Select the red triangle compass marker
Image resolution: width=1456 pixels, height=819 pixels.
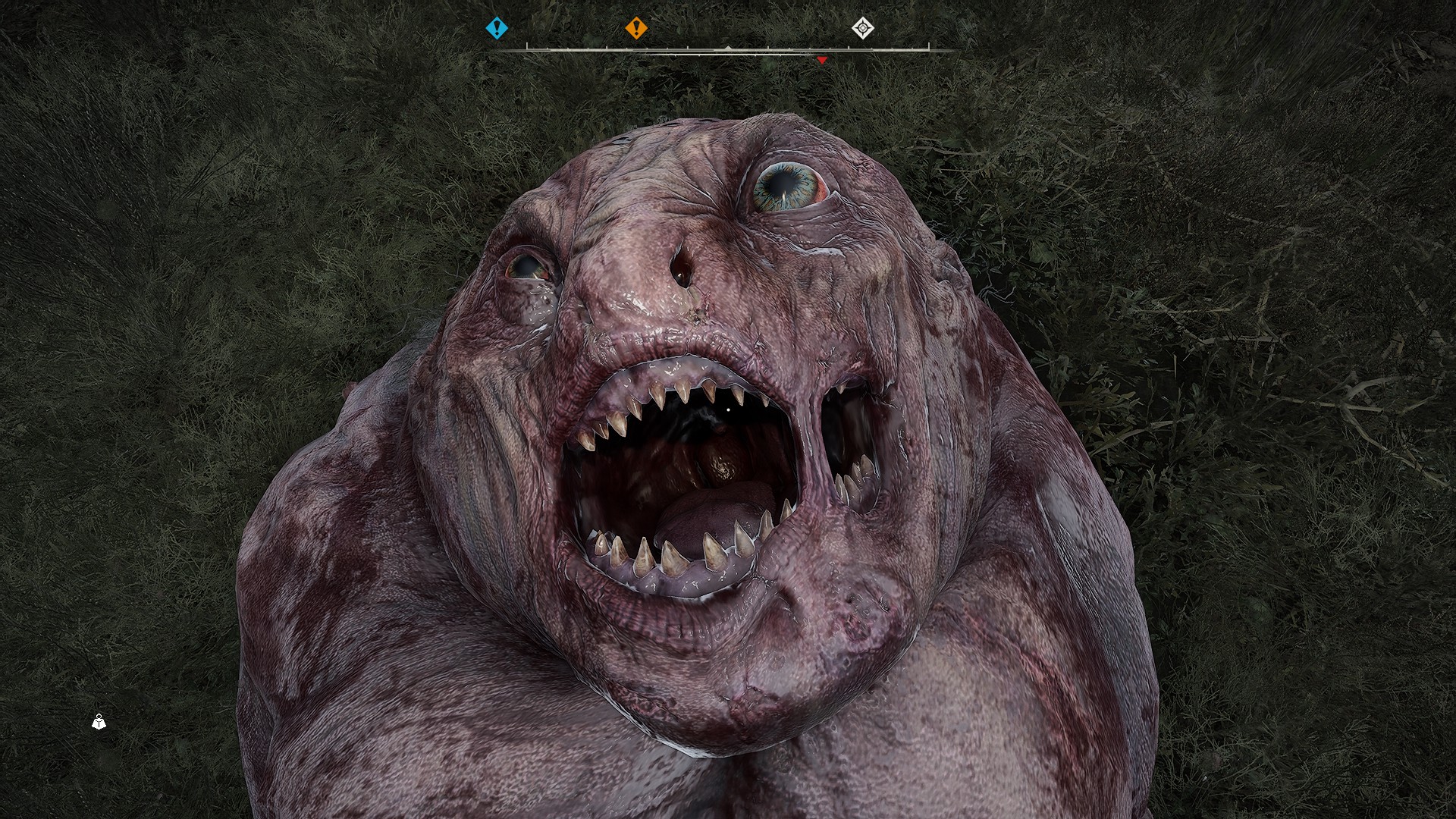(x=822, y=60)
